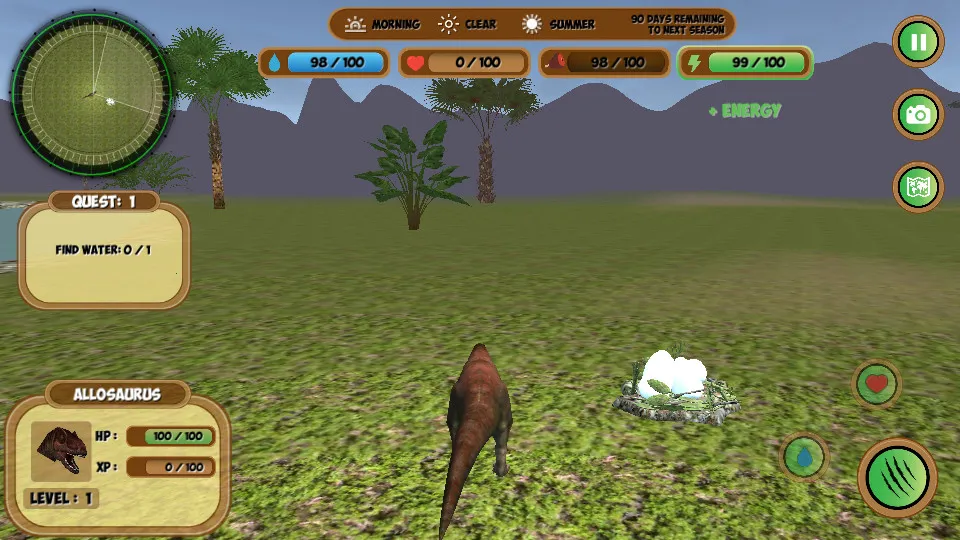Activate the green claw attack button
Viewport: 960px width, 540px height.
[897, 478]
